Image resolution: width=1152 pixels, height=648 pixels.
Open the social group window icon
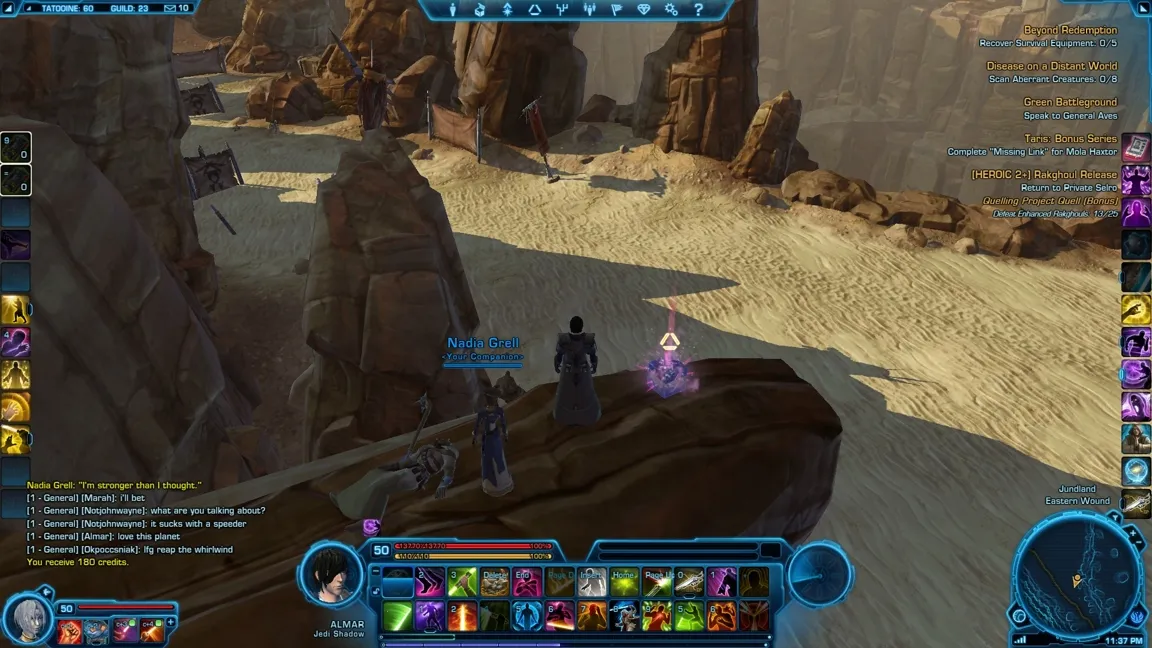pyautogui.click(x=589, y=10)
